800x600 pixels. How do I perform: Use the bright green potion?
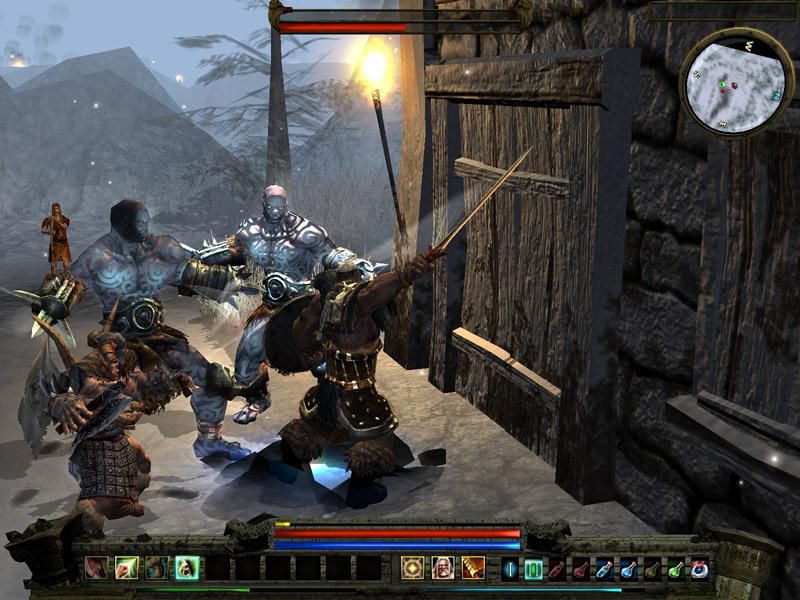[677, 569]
